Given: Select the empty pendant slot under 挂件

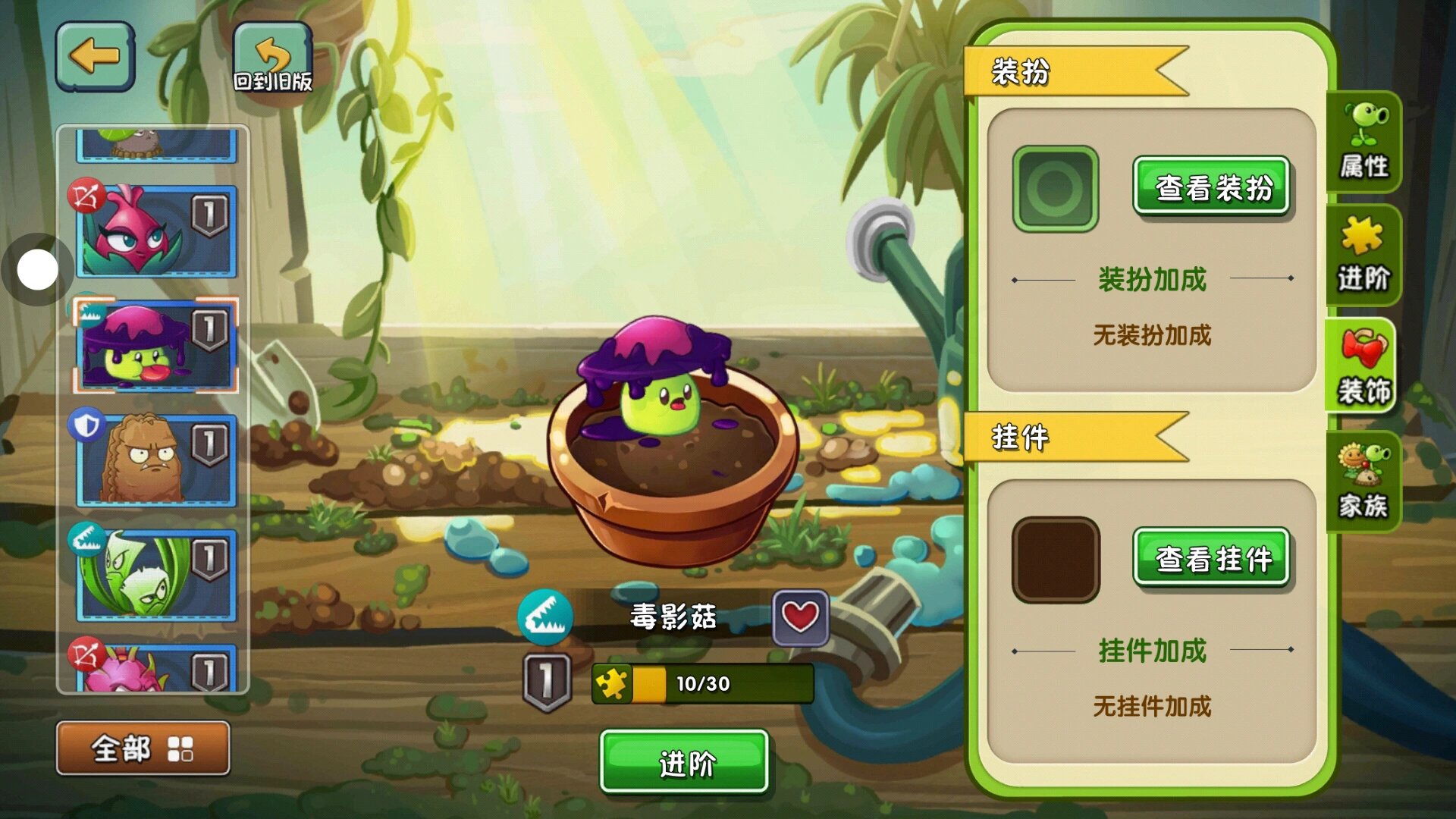Looking at the screenshot, I should pyautogui.click(x=1054, y=557).
